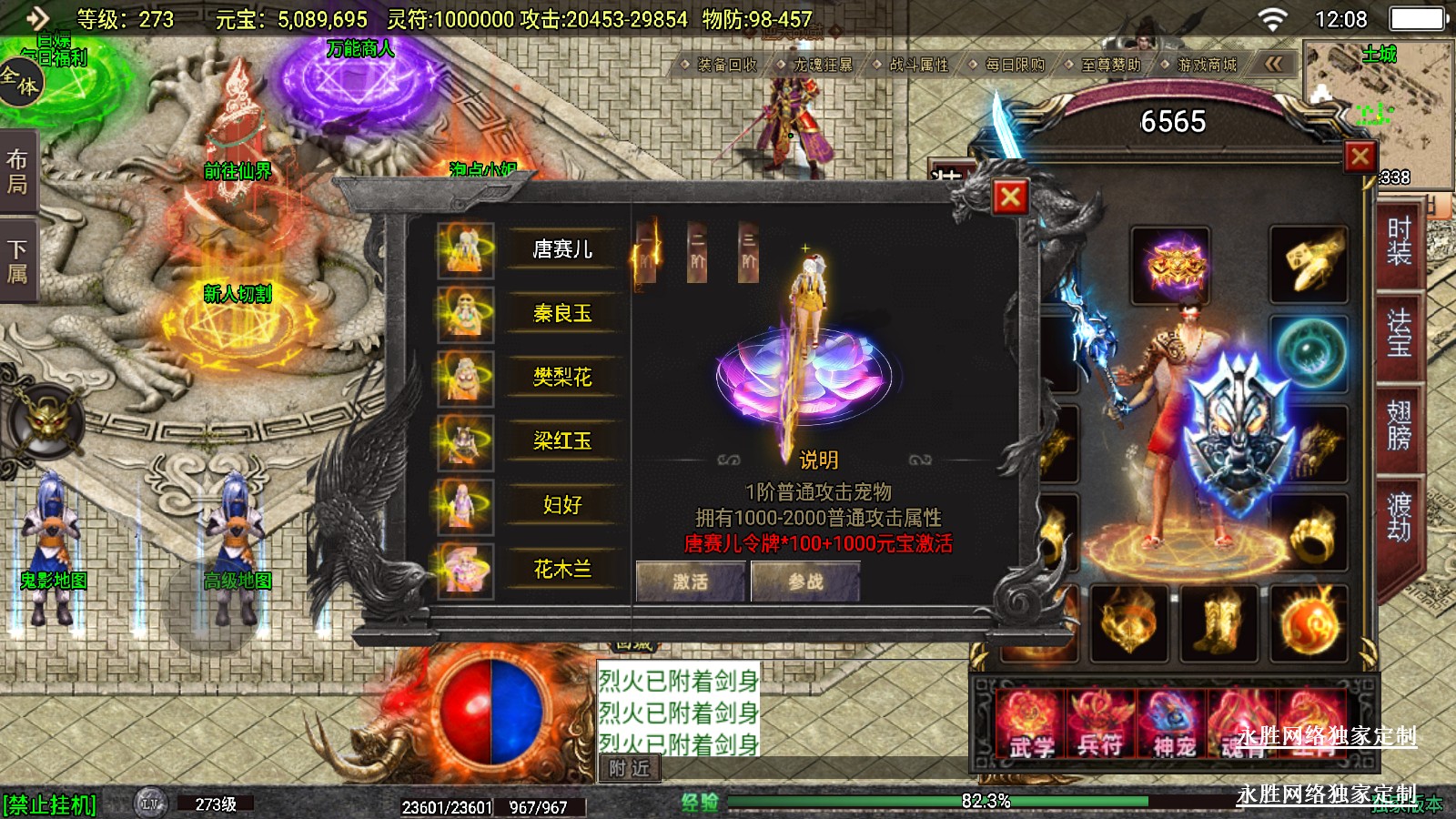Switch to the 二阶 tier tab
Screen dimensions: 1456x819
click(697, 251)
